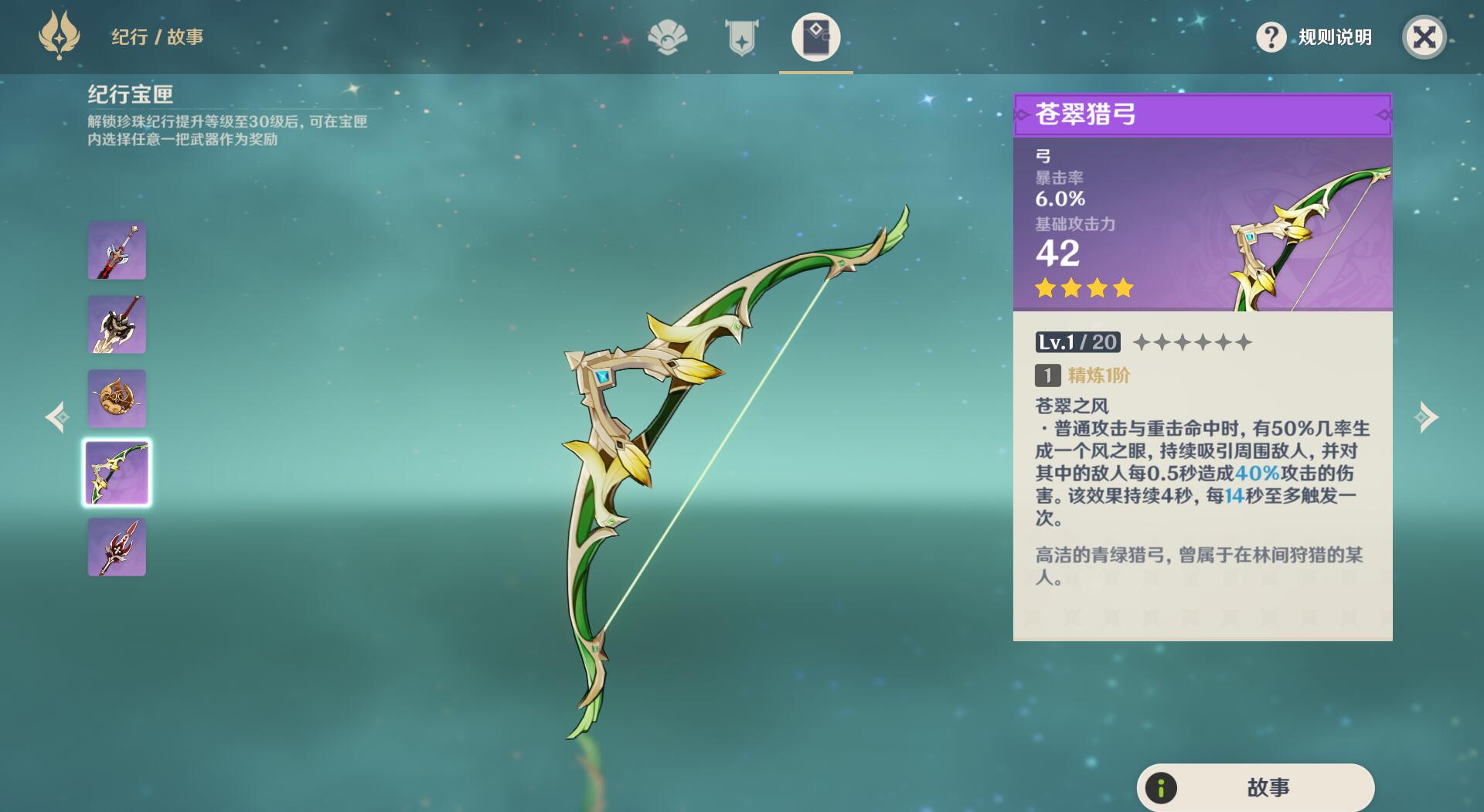Go to the next page arrow
1484x812 pixels.
(1426, 417)
